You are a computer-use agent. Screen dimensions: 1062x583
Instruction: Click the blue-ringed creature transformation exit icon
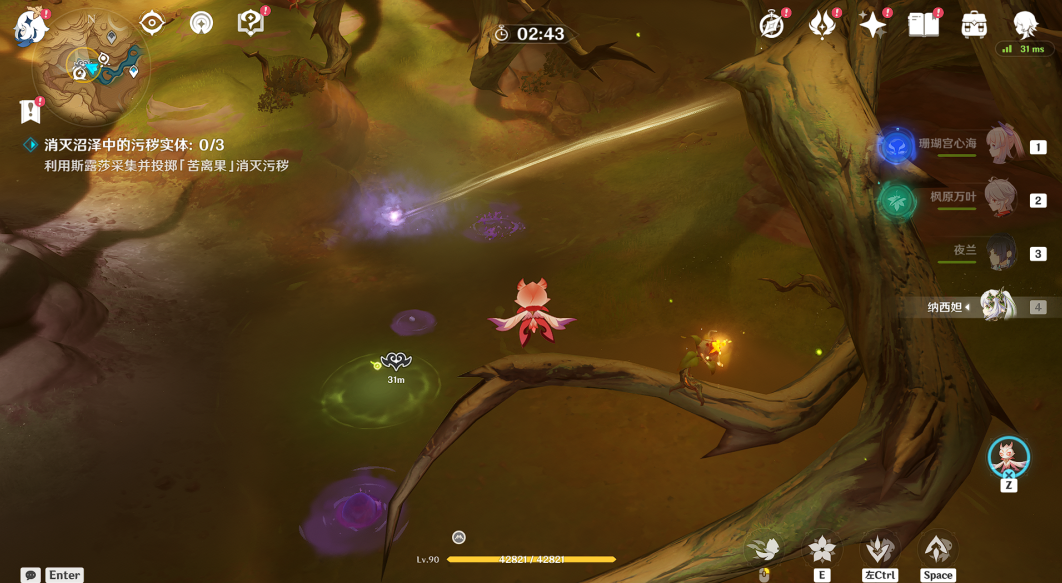[x=1008, y=457]
